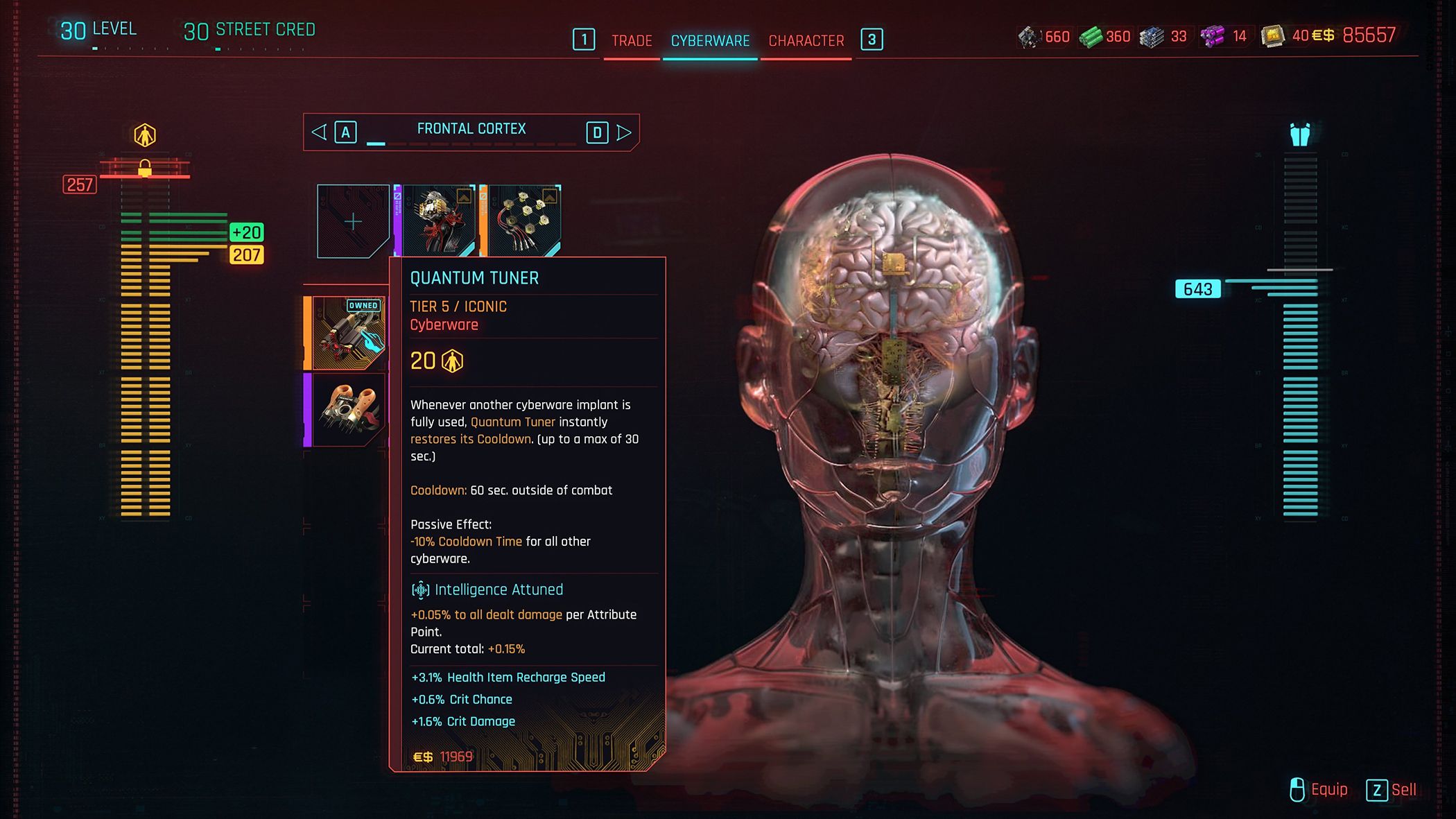The height and width of the screenshot is (819, 1456).
Task: Select the Cyberware tab
Action: pyautogui.click(x=710, y=41)
